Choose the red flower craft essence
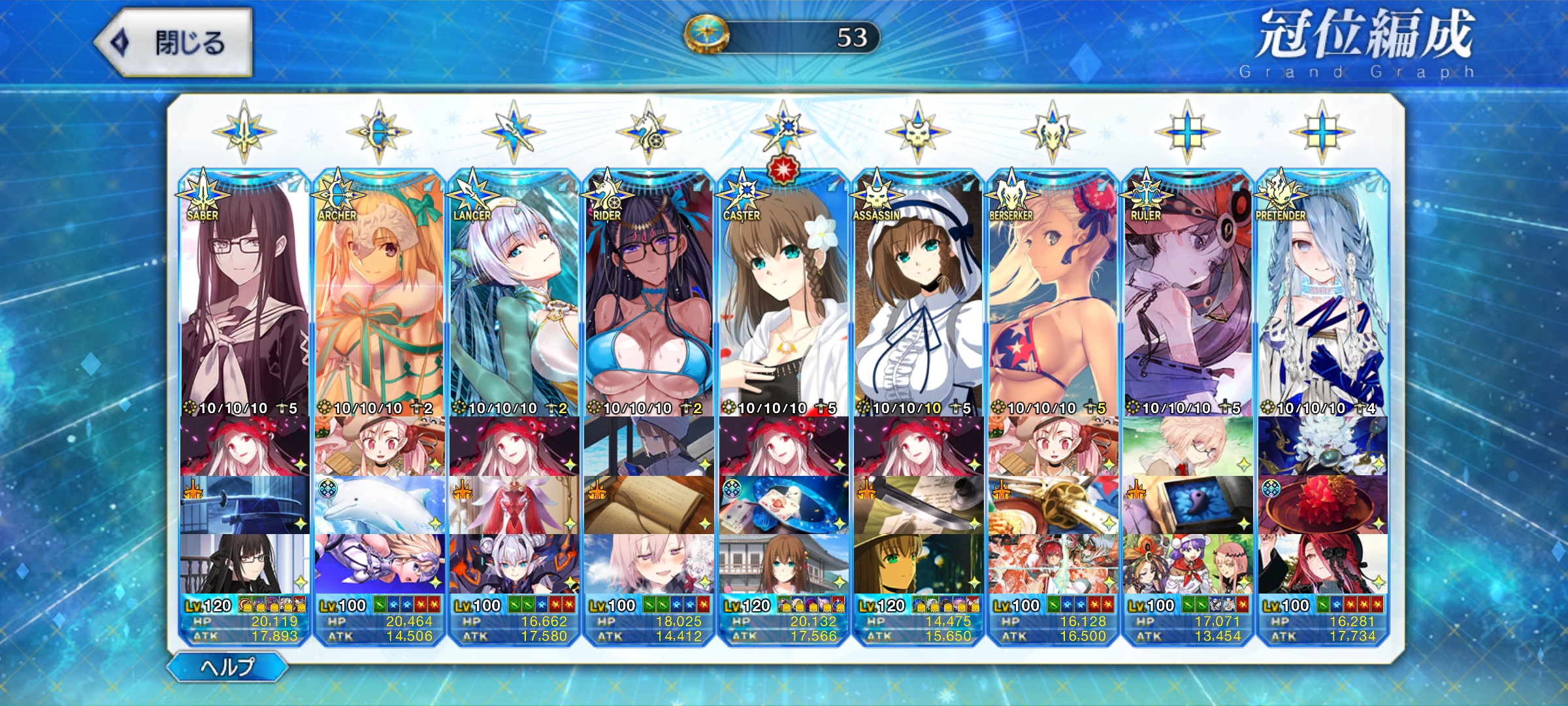 pyautogui.click(x=1322, y=505)
